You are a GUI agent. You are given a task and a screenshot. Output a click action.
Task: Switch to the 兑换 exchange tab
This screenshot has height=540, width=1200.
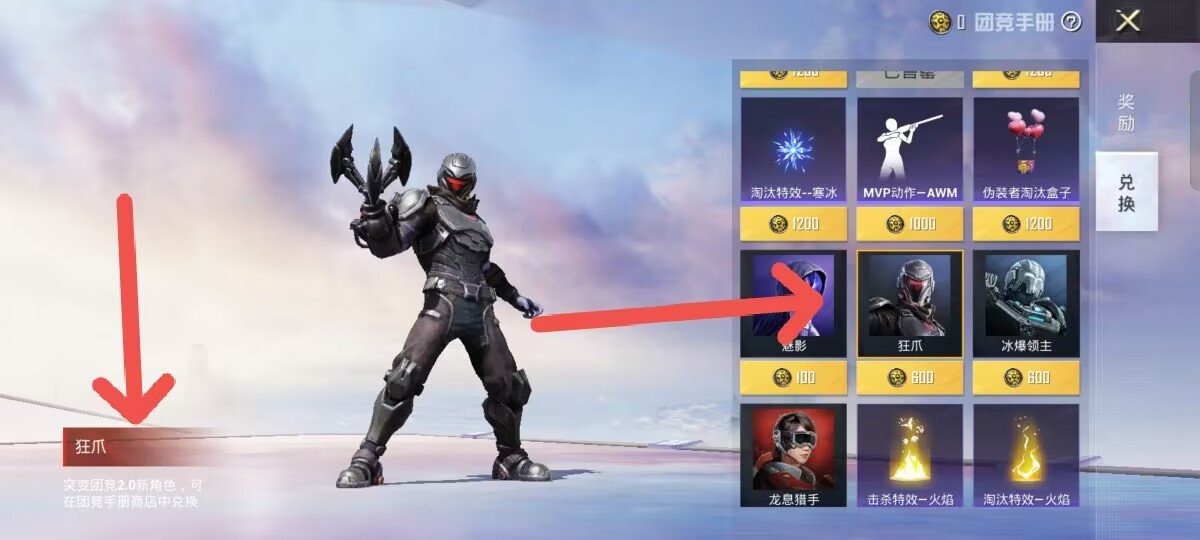[1126, 193]
